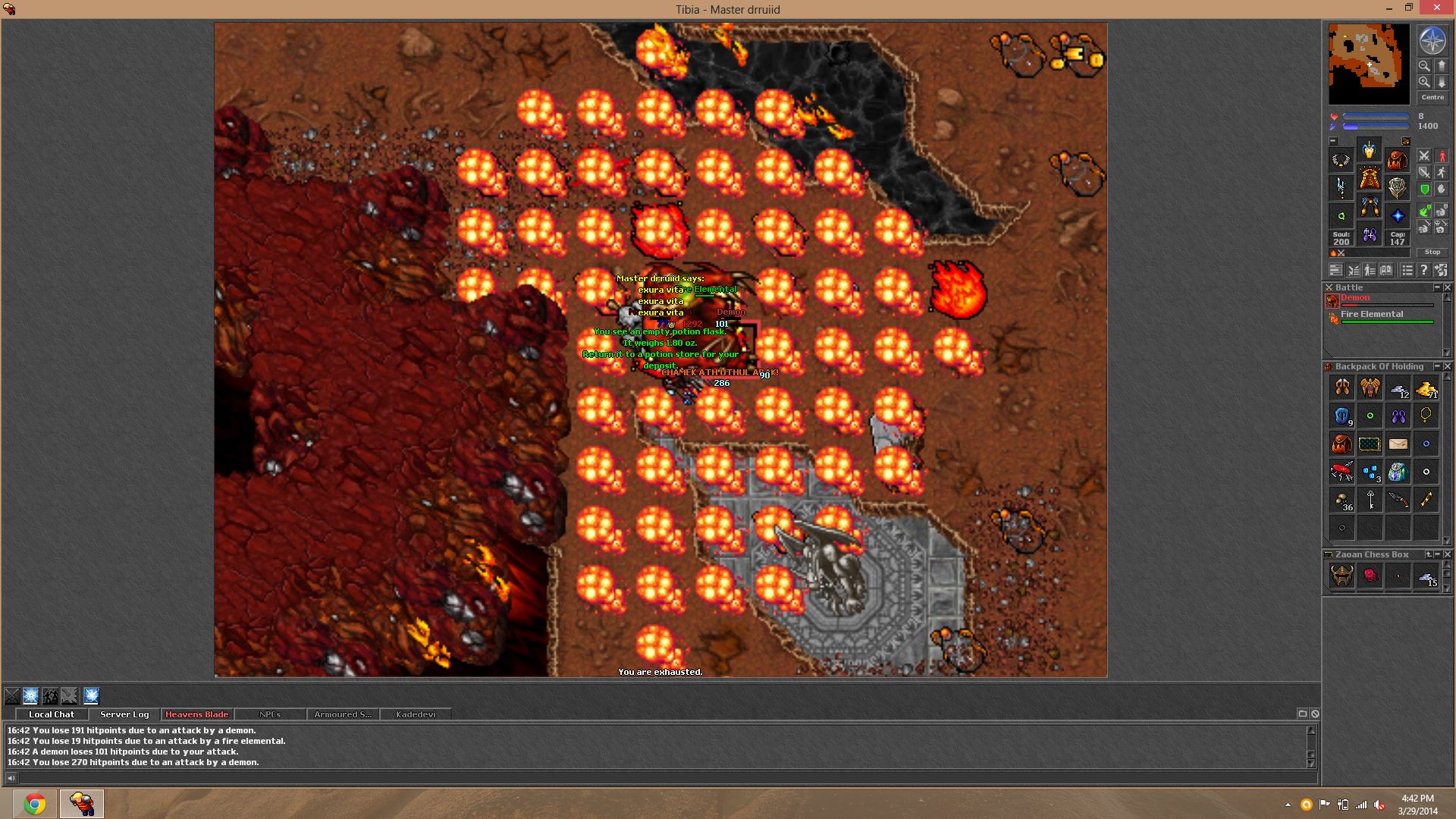
Task: Select the equipped backpack slot
Action: click(1397, 160)
